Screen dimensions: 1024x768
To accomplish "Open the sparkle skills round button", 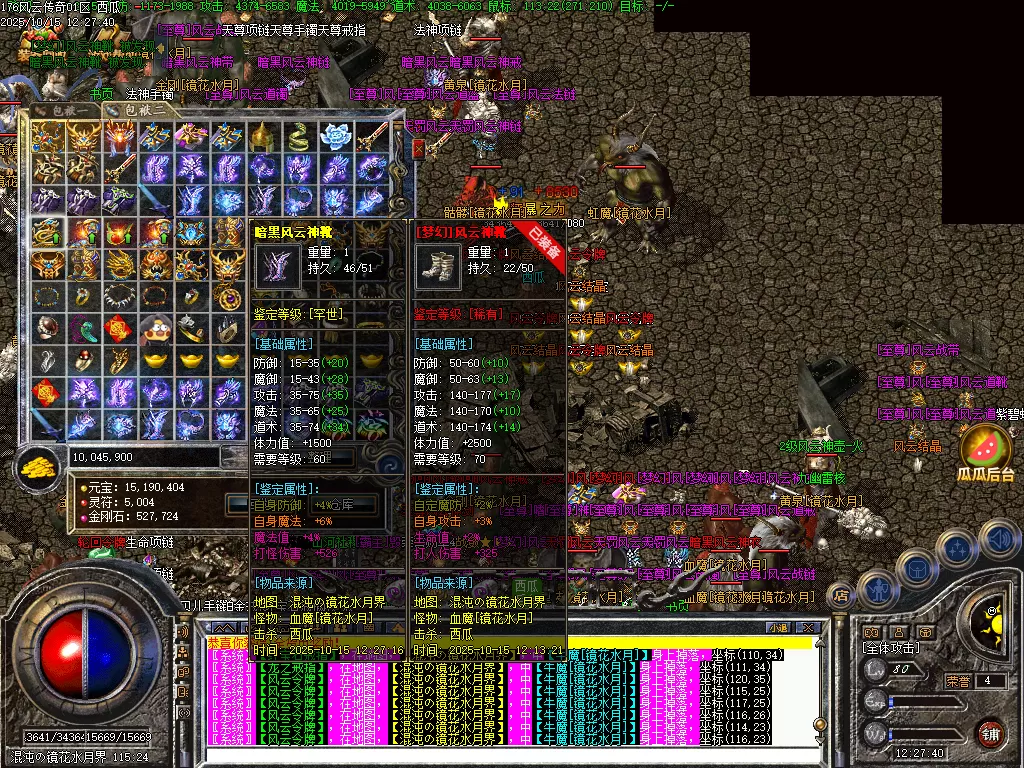I will point(957,549).
